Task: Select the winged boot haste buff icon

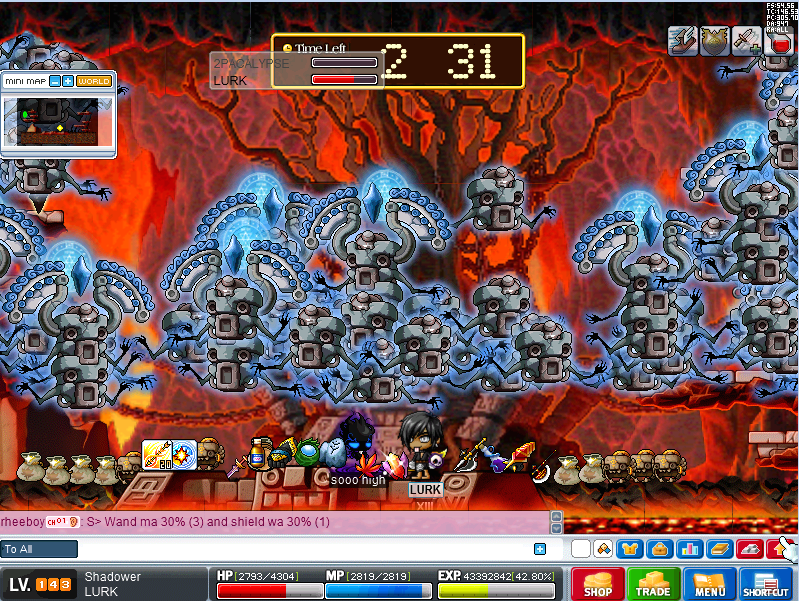Action: 684,40
